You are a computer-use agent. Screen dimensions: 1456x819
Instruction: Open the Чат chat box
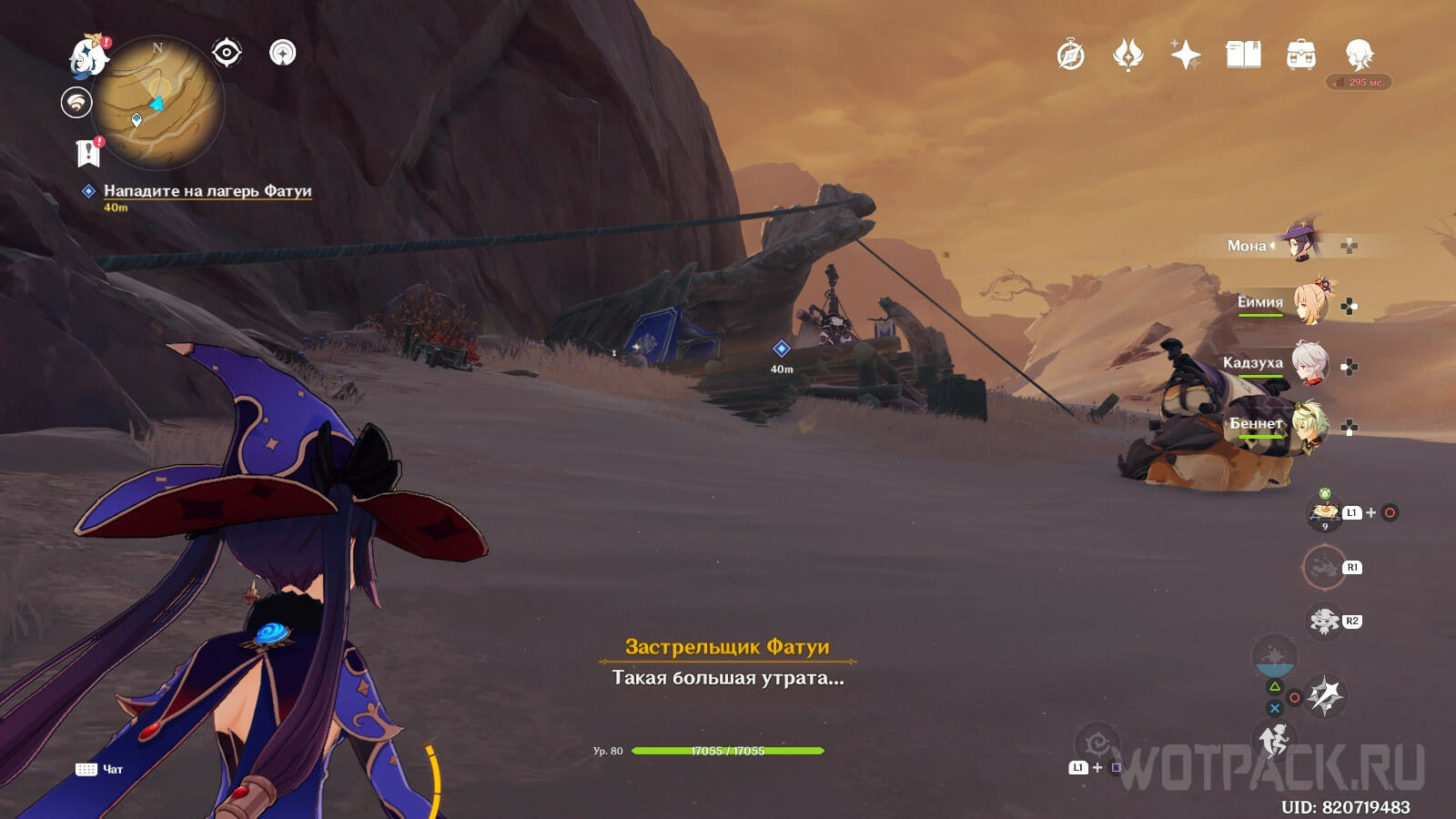tap(100, 769)
